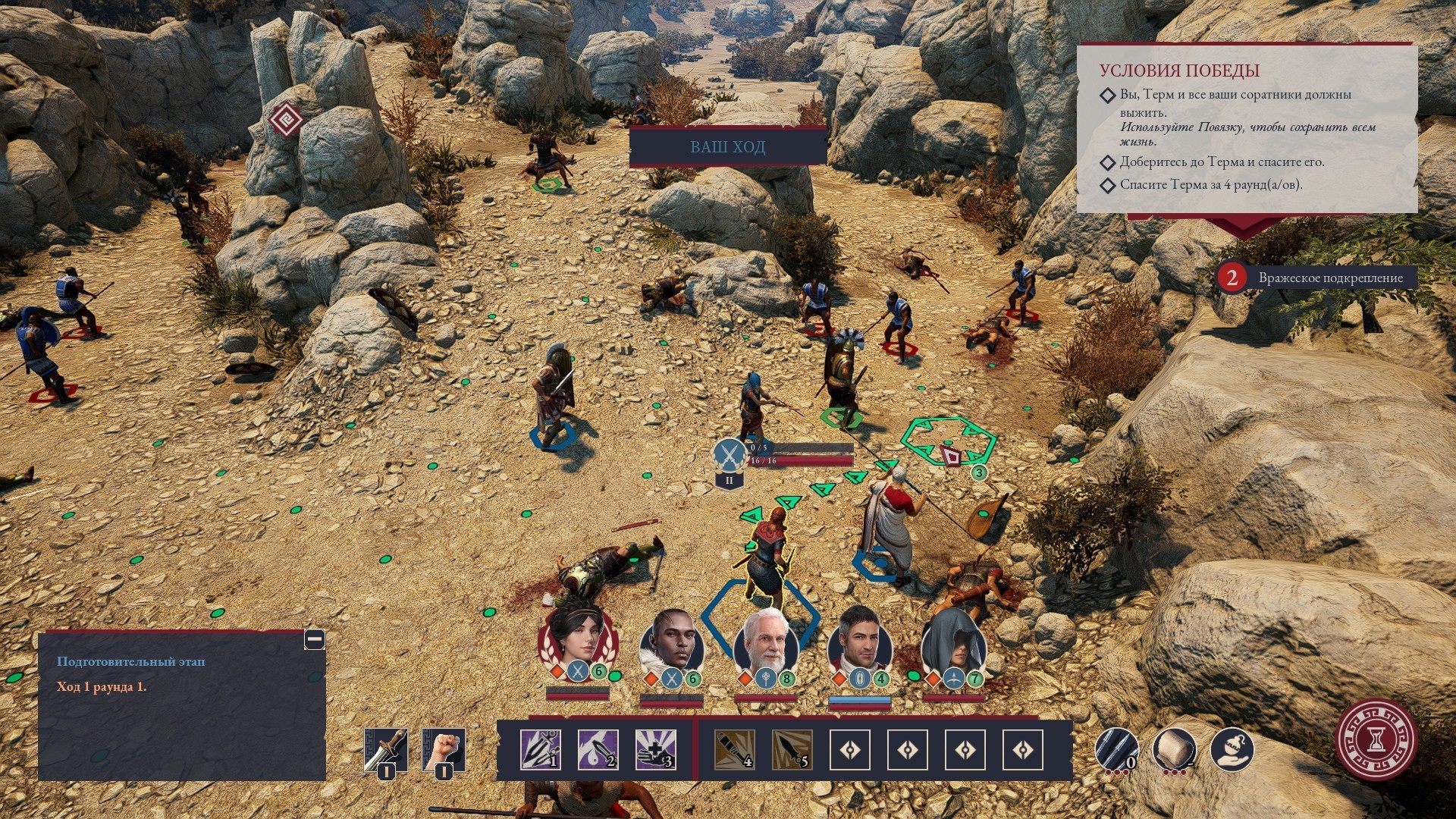This screenshot has height=819, width=1456.
Task: Activate the healing hand ability numbered 3
Action: click(656, 750)
